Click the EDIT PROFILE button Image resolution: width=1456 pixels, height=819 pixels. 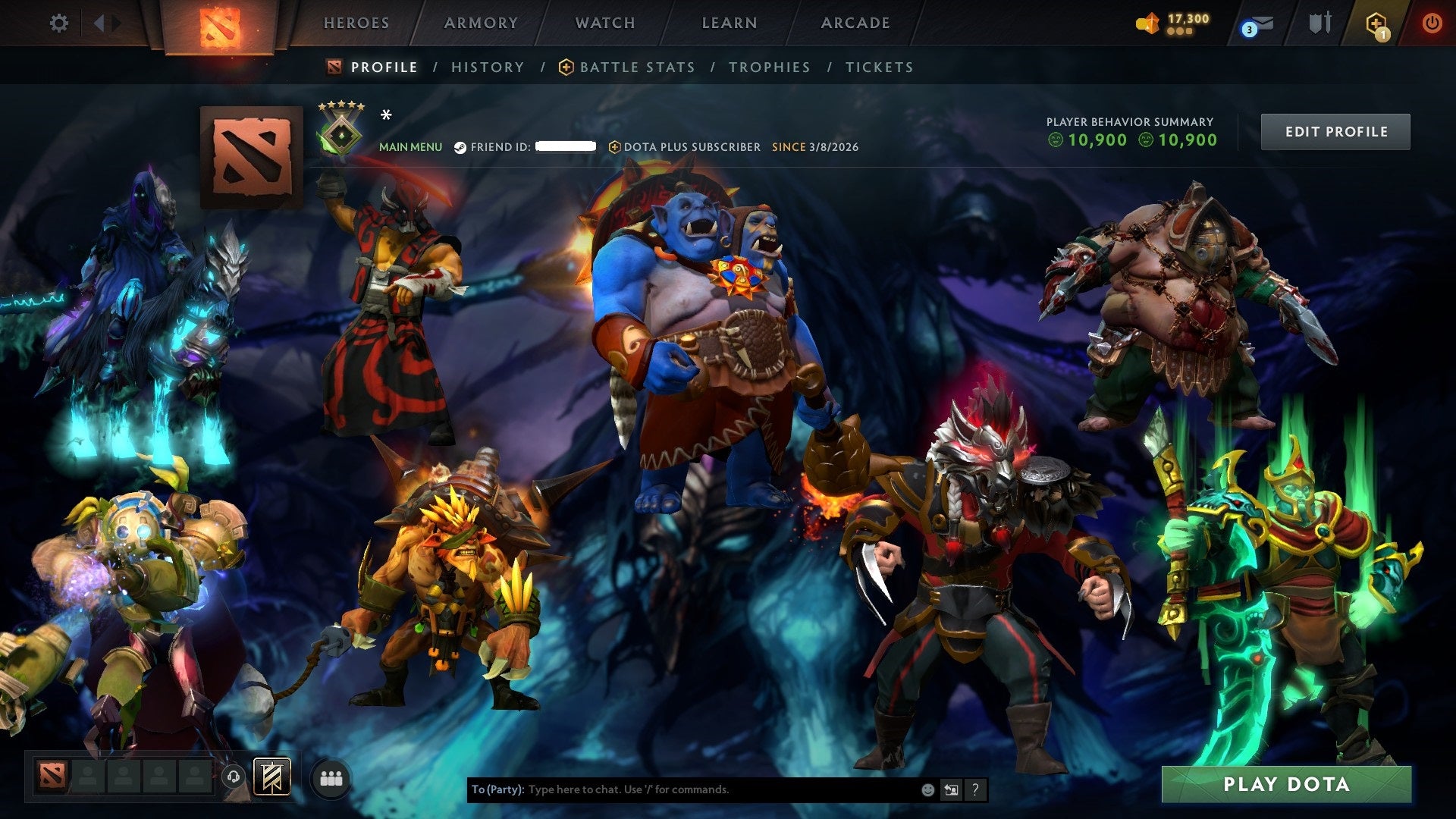(1335, 131)
